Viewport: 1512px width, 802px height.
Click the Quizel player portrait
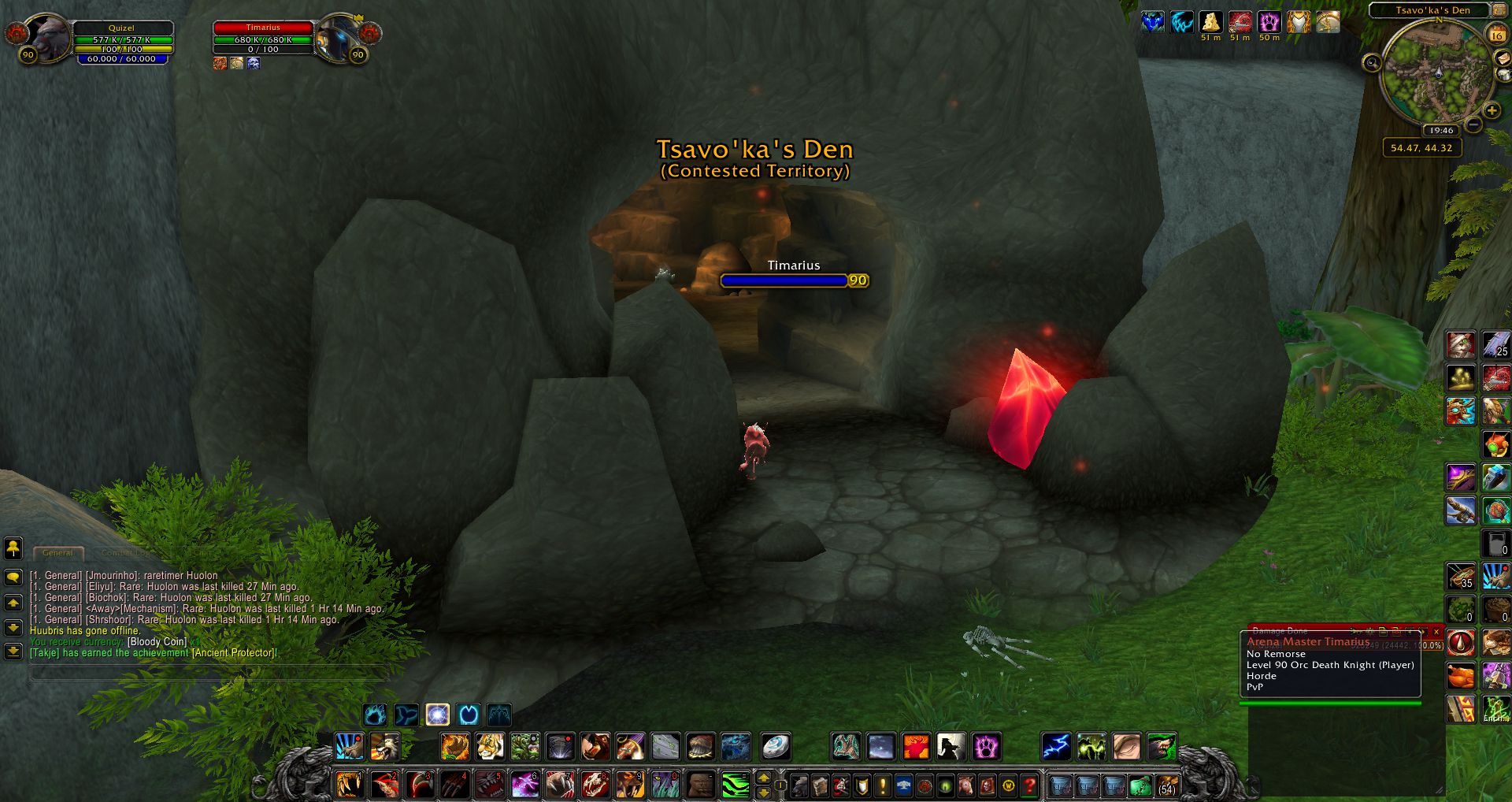click(49, 36)
